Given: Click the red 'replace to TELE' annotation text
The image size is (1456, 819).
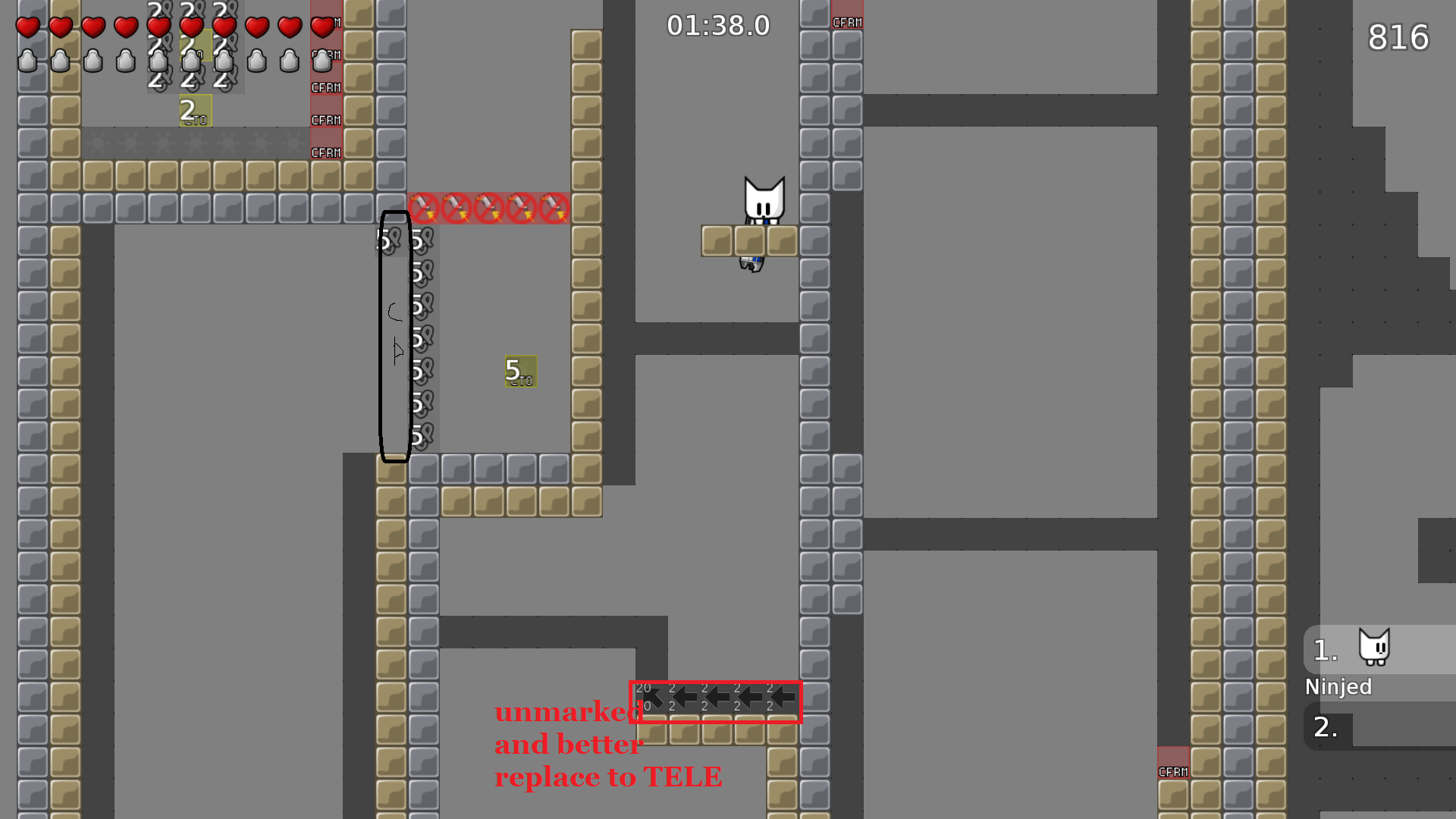Looking at the screenshot, I should coord(608,777).
